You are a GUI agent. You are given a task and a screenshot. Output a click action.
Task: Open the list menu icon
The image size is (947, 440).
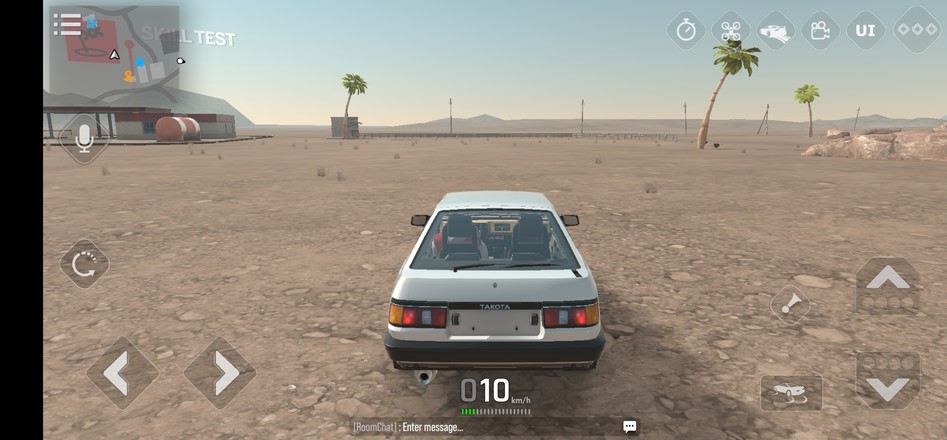click(x=67, y=25)
